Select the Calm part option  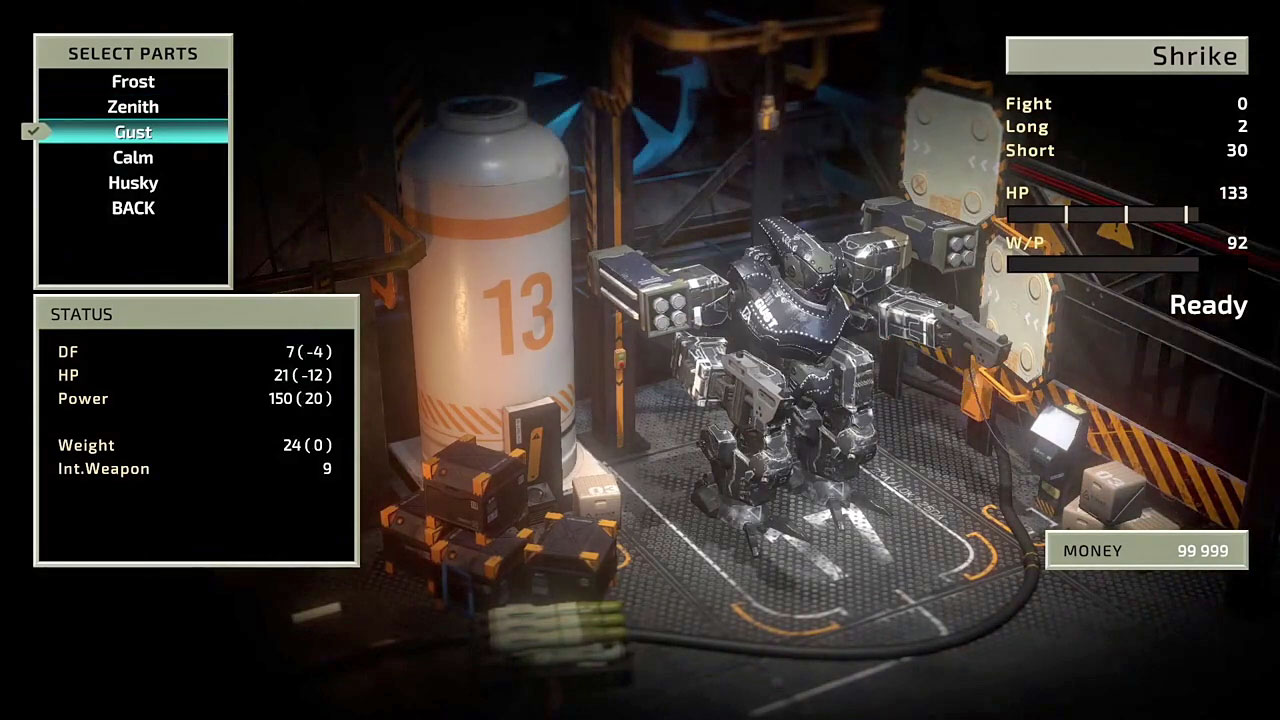coord(133,158)
